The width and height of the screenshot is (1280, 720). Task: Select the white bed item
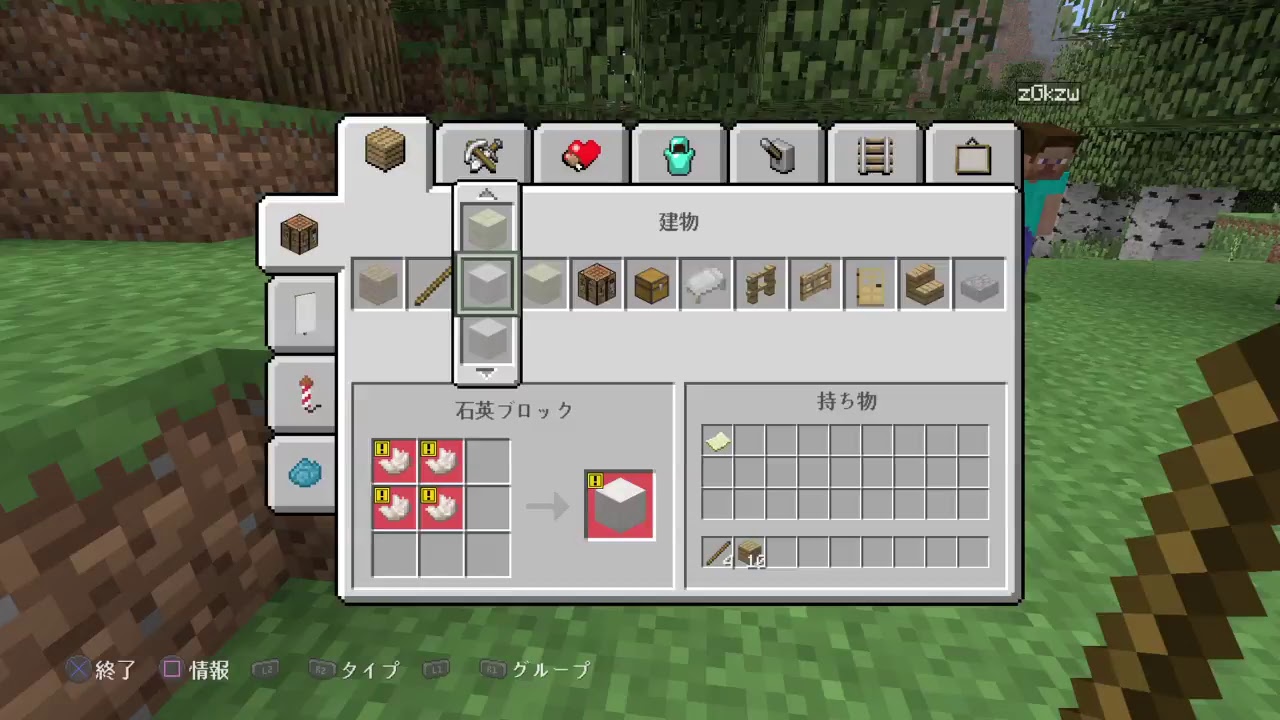705,284
